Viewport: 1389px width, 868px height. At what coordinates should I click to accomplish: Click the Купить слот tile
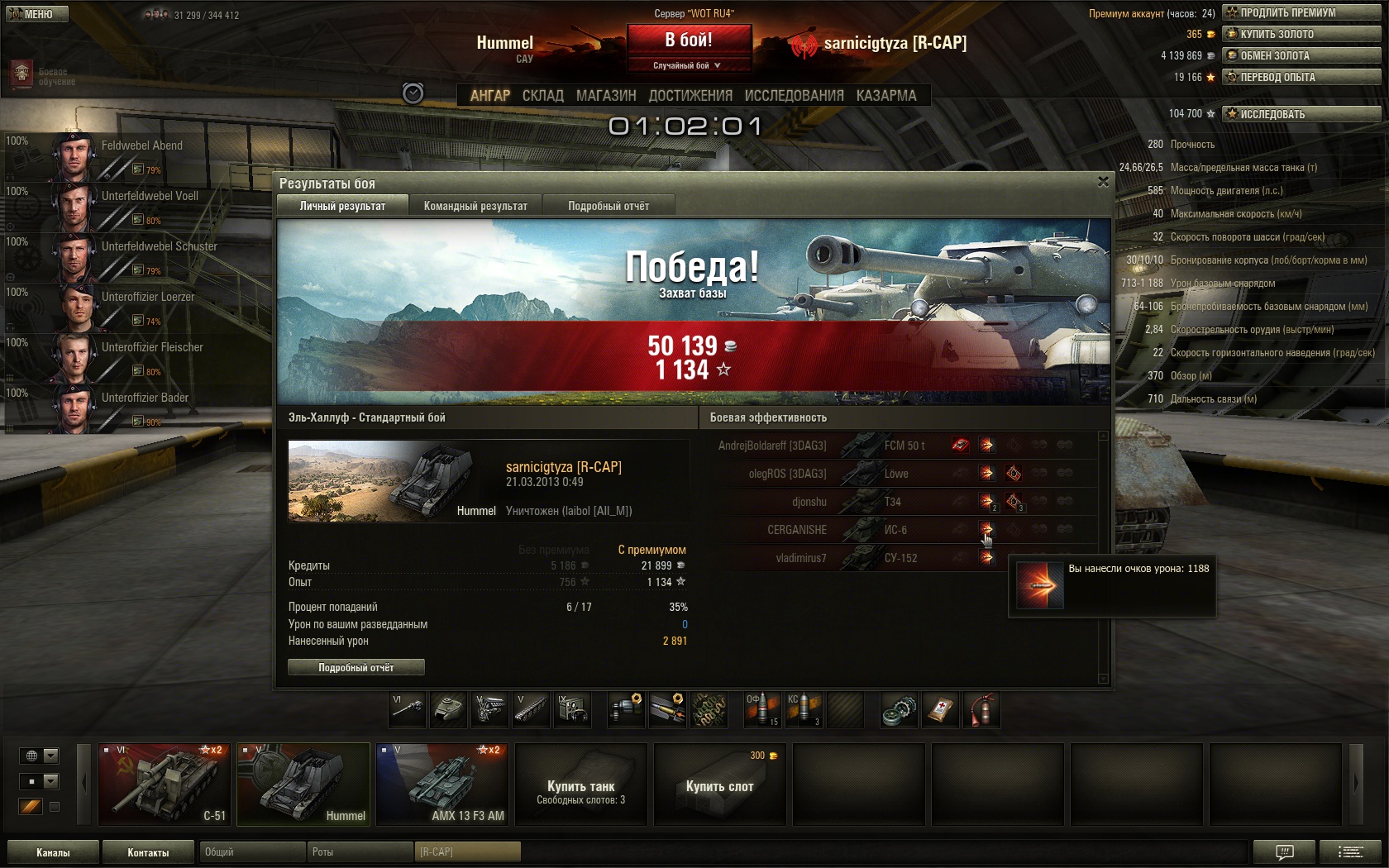719,784
